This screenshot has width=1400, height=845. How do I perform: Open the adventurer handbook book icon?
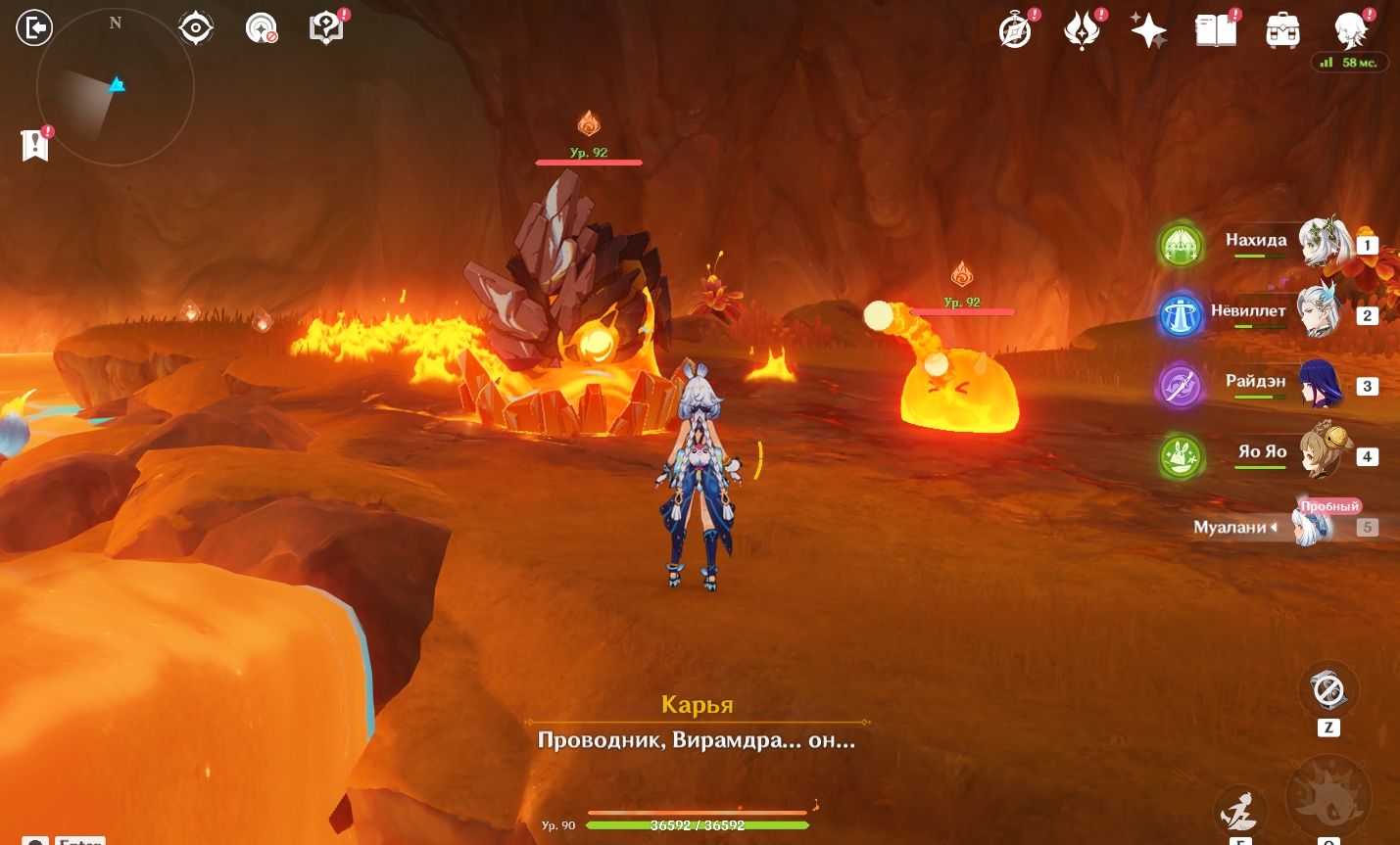point(1216,31)
